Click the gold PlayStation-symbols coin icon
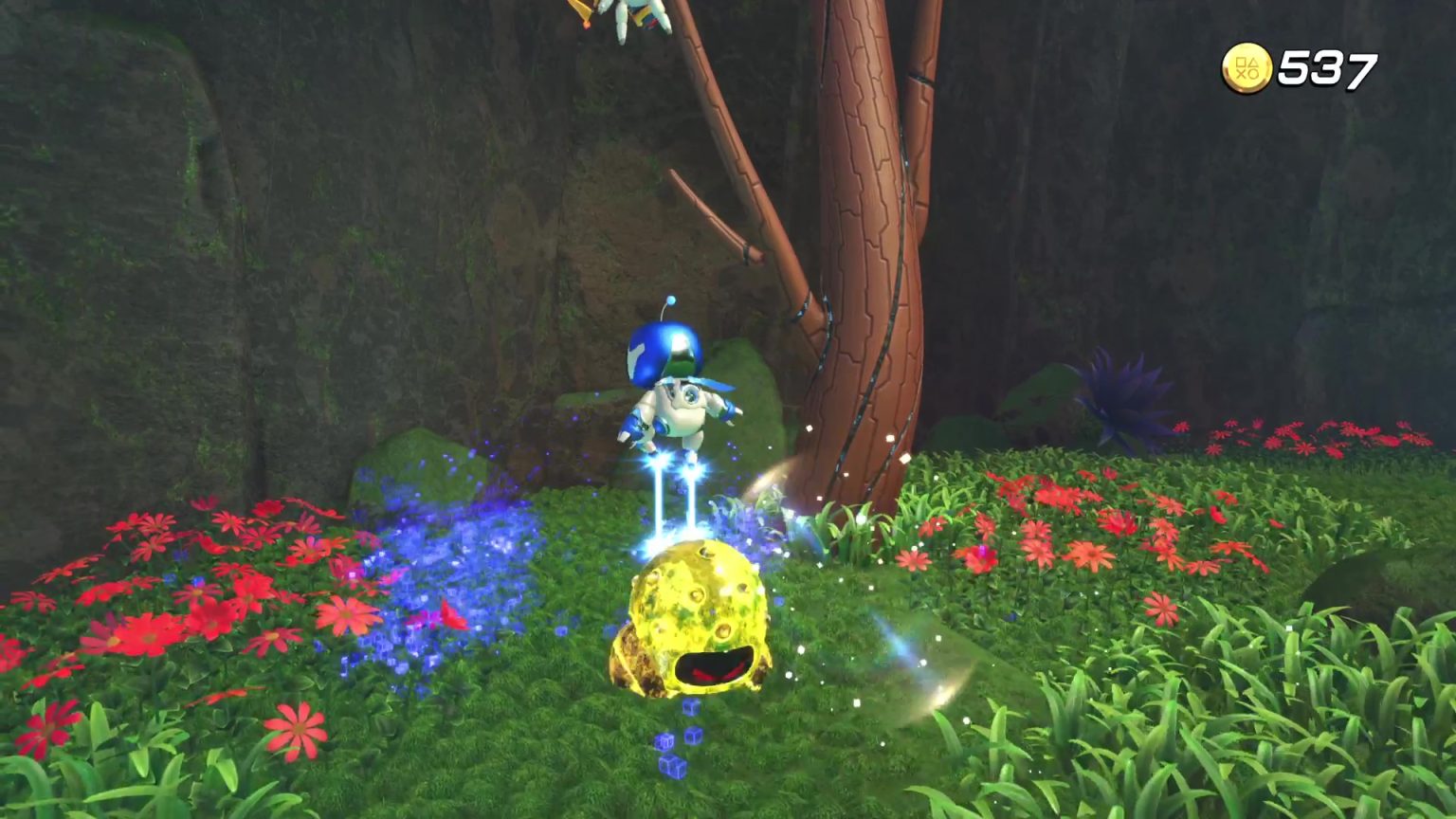 pyautogui.click(x=1249, y=66)
